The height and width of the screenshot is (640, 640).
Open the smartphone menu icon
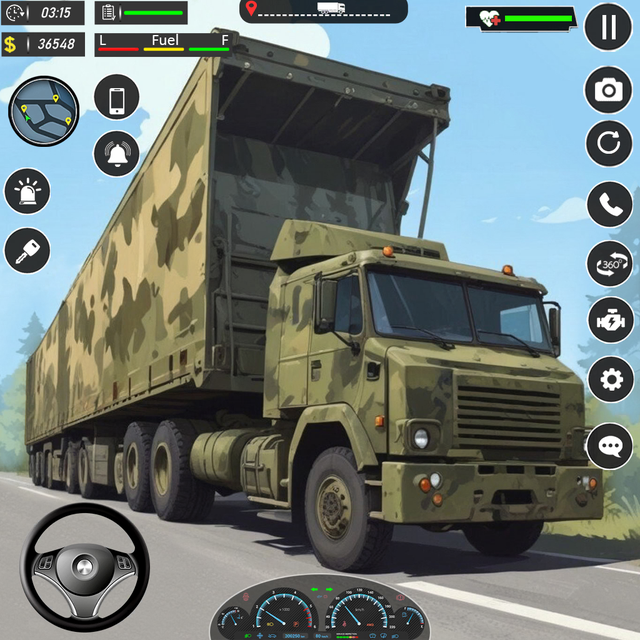pos(117,97)
